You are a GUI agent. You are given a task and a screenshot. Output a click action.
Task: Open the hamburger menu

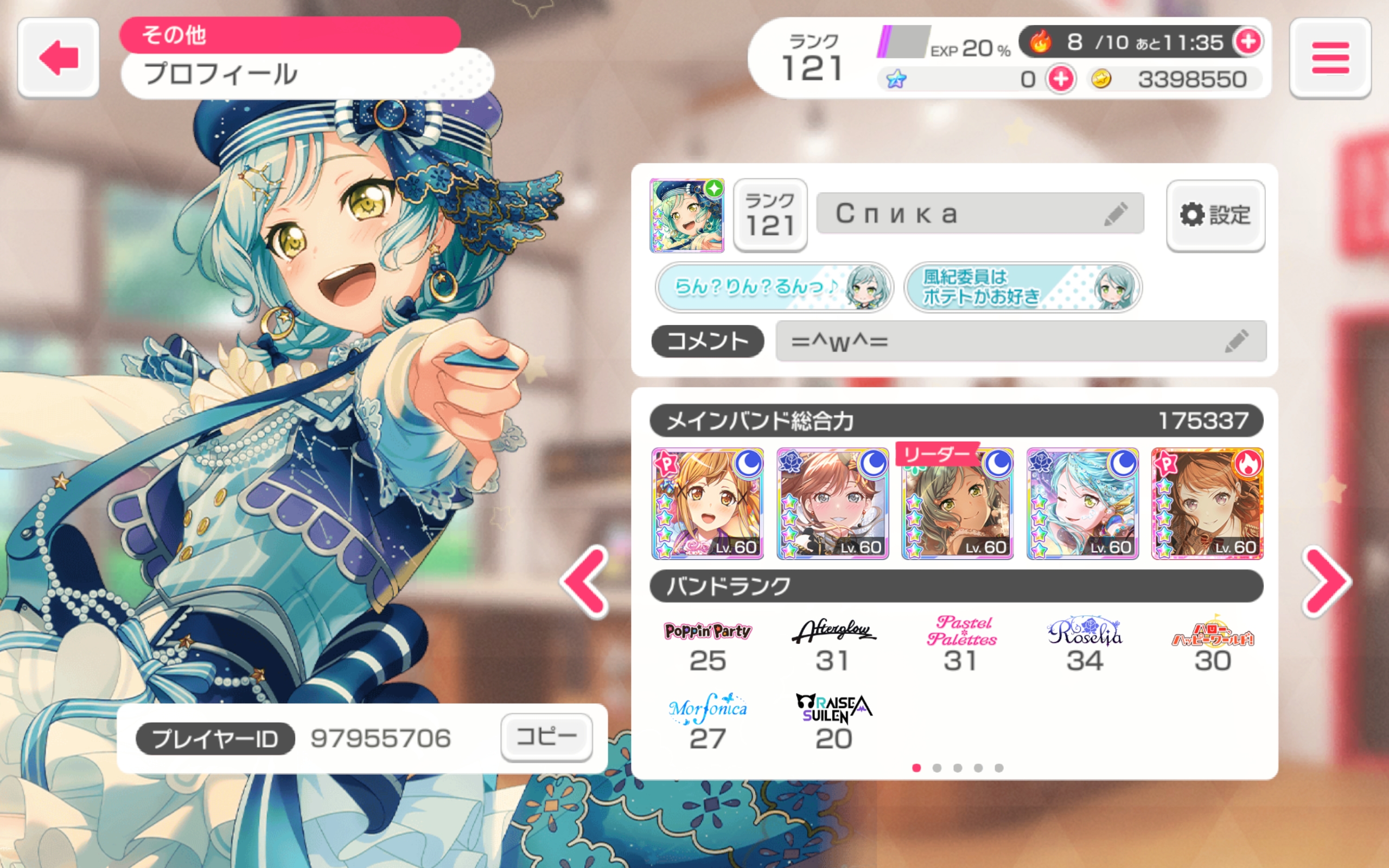pos(1330,58)
